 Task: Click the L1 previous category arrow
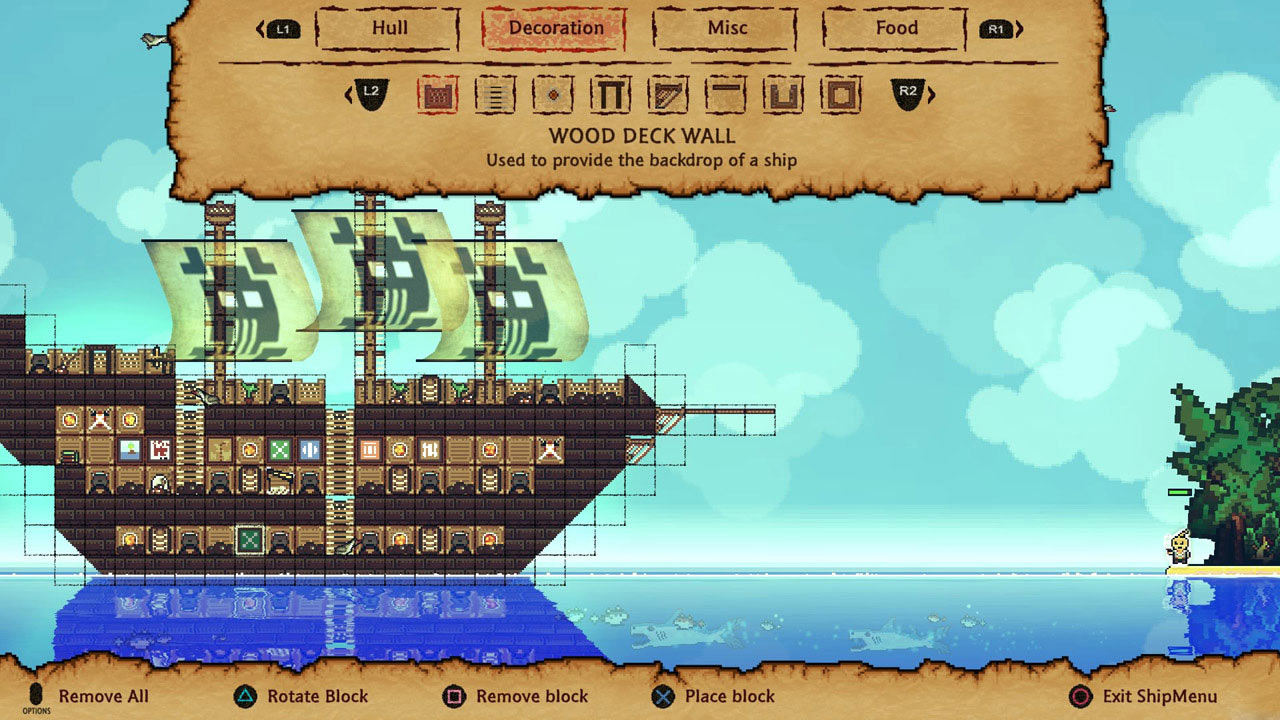point(281,28)
